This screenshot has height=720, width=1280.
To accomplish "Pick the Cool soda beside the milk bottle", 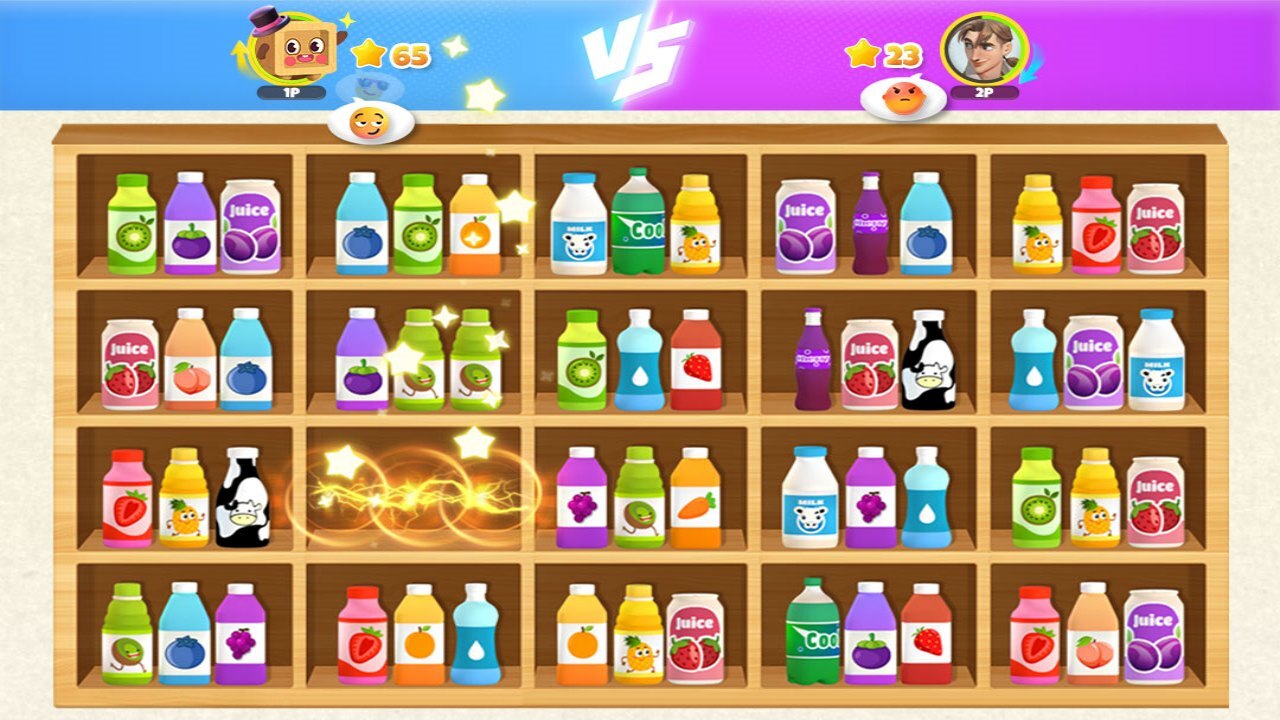I will (x=637, y=222).
